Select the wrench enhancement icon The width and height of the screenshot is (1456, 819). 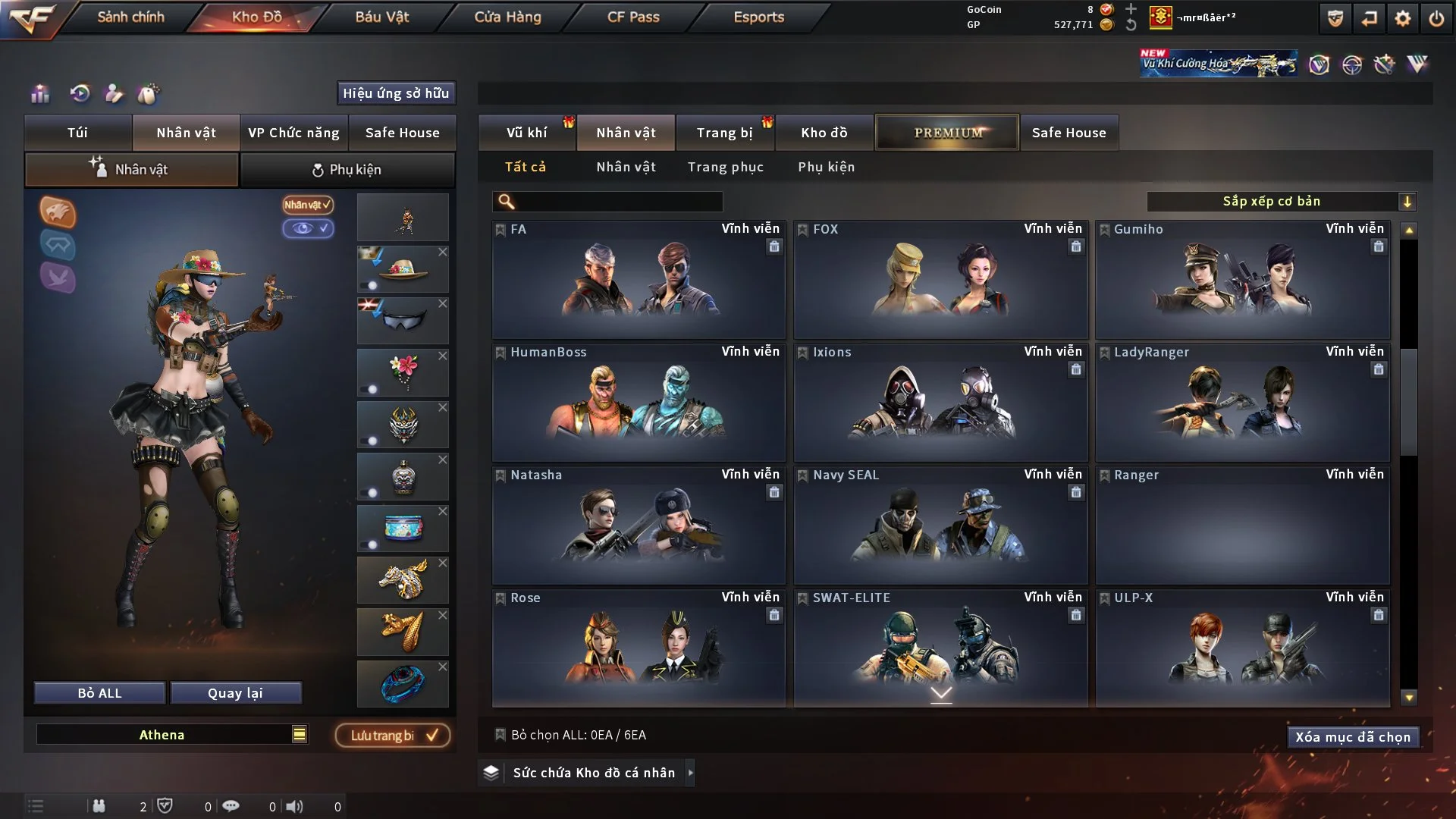pyautogui.click(x=1382, y=64)
